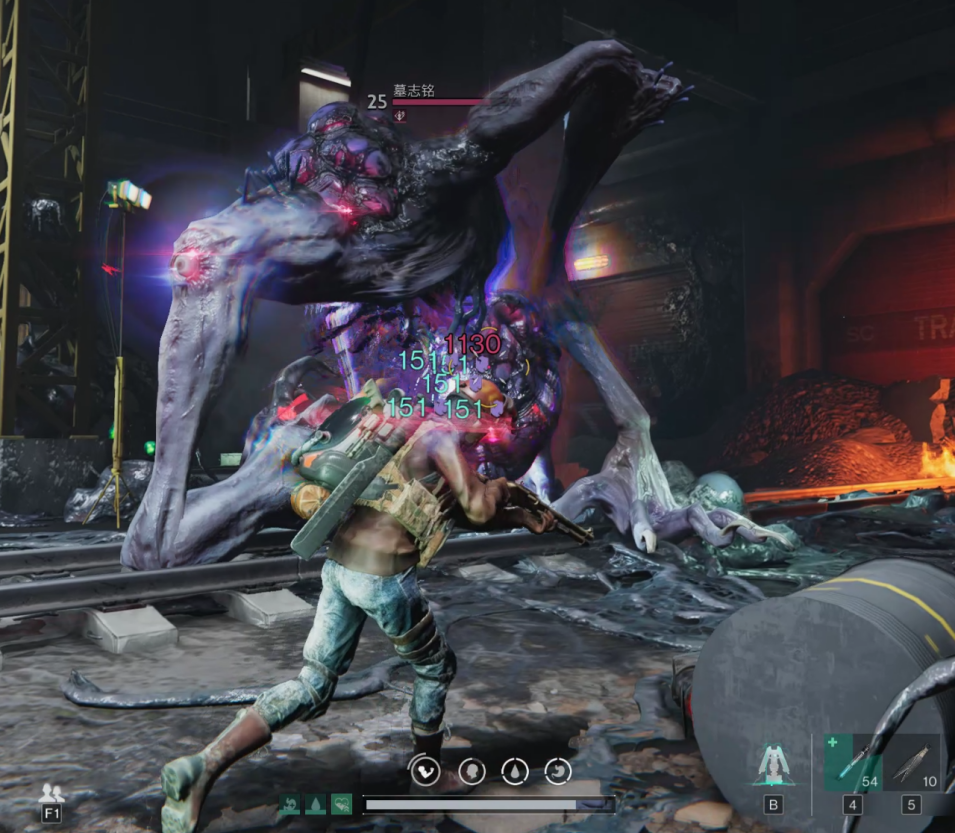Click the green droplet buff icon
This screenshot has height=833, width=955.
pos(315,804)
